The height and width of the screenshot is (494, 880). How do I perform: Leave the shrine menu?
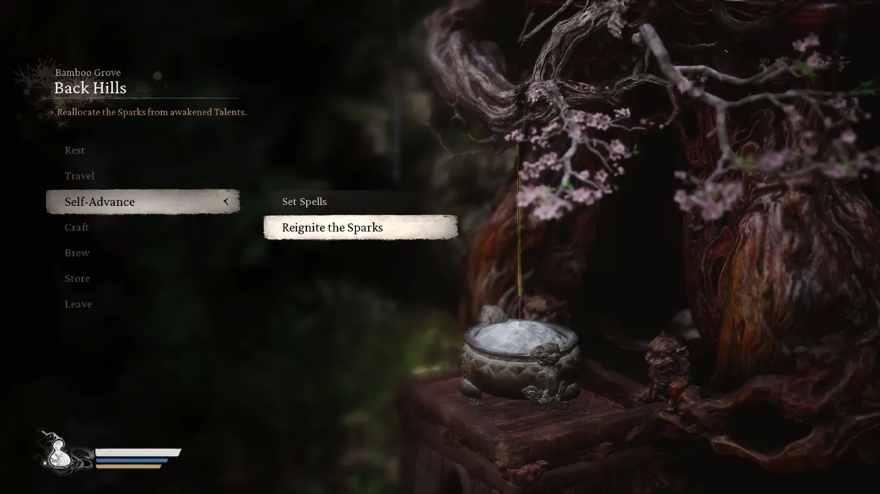coord(78,304)
